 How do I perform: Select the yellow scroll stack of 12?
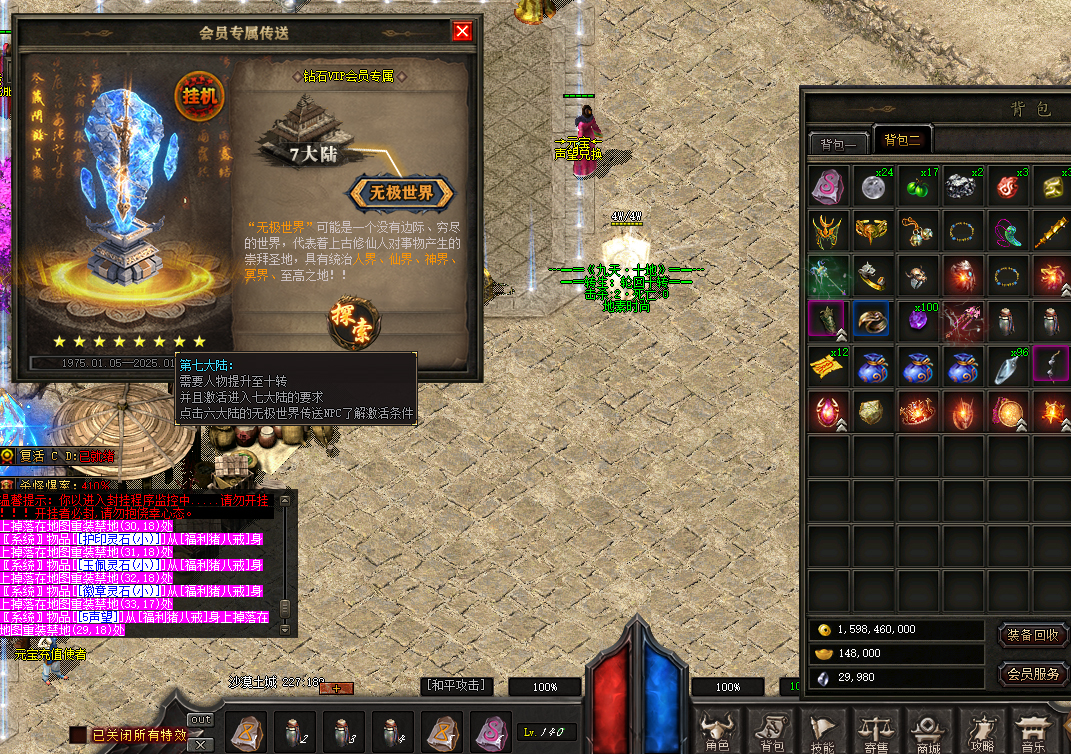tap(828, 365)
